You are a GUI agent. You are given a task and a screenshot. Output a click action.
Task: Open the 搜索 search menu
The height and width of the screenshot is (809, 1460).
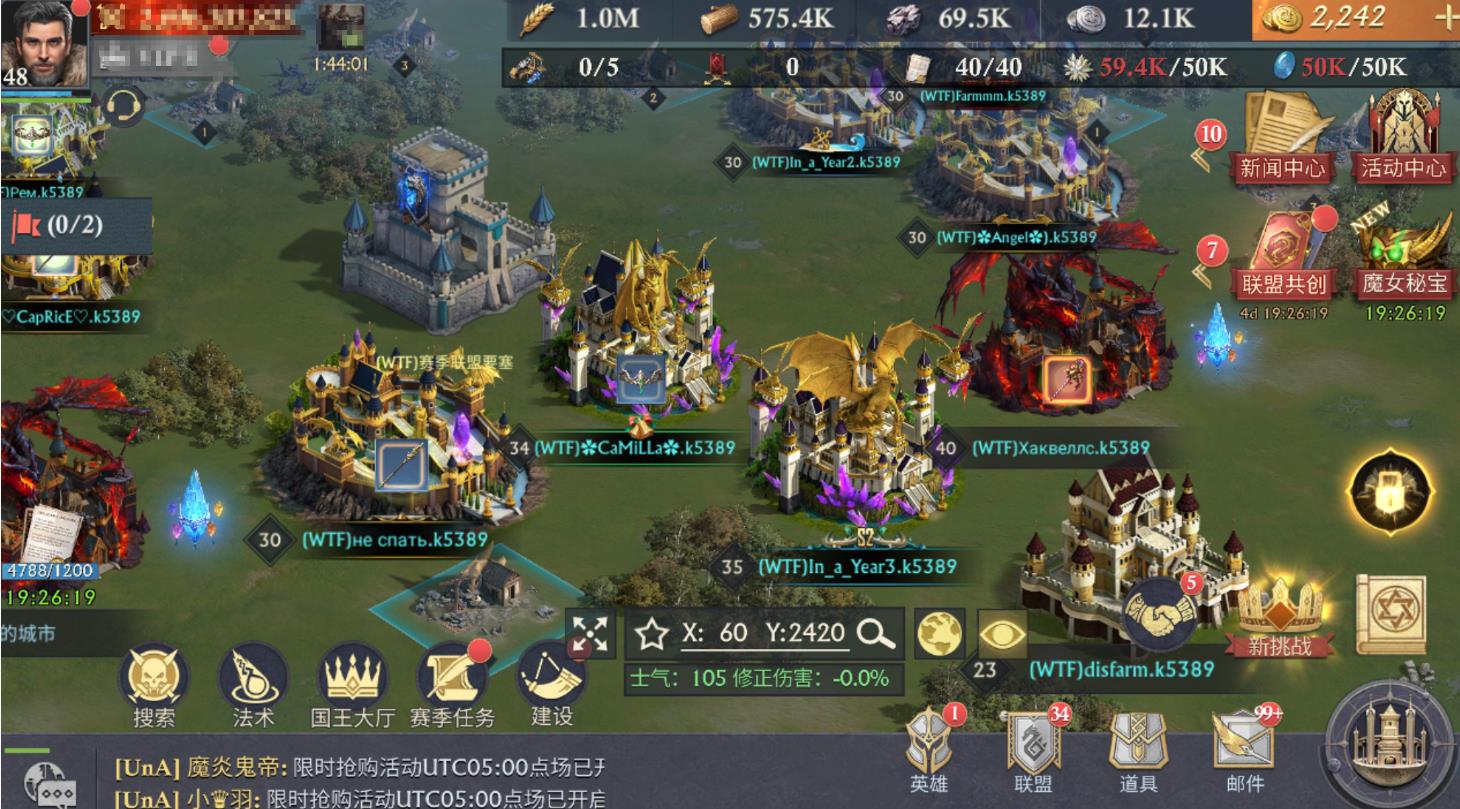coord(155,685)
